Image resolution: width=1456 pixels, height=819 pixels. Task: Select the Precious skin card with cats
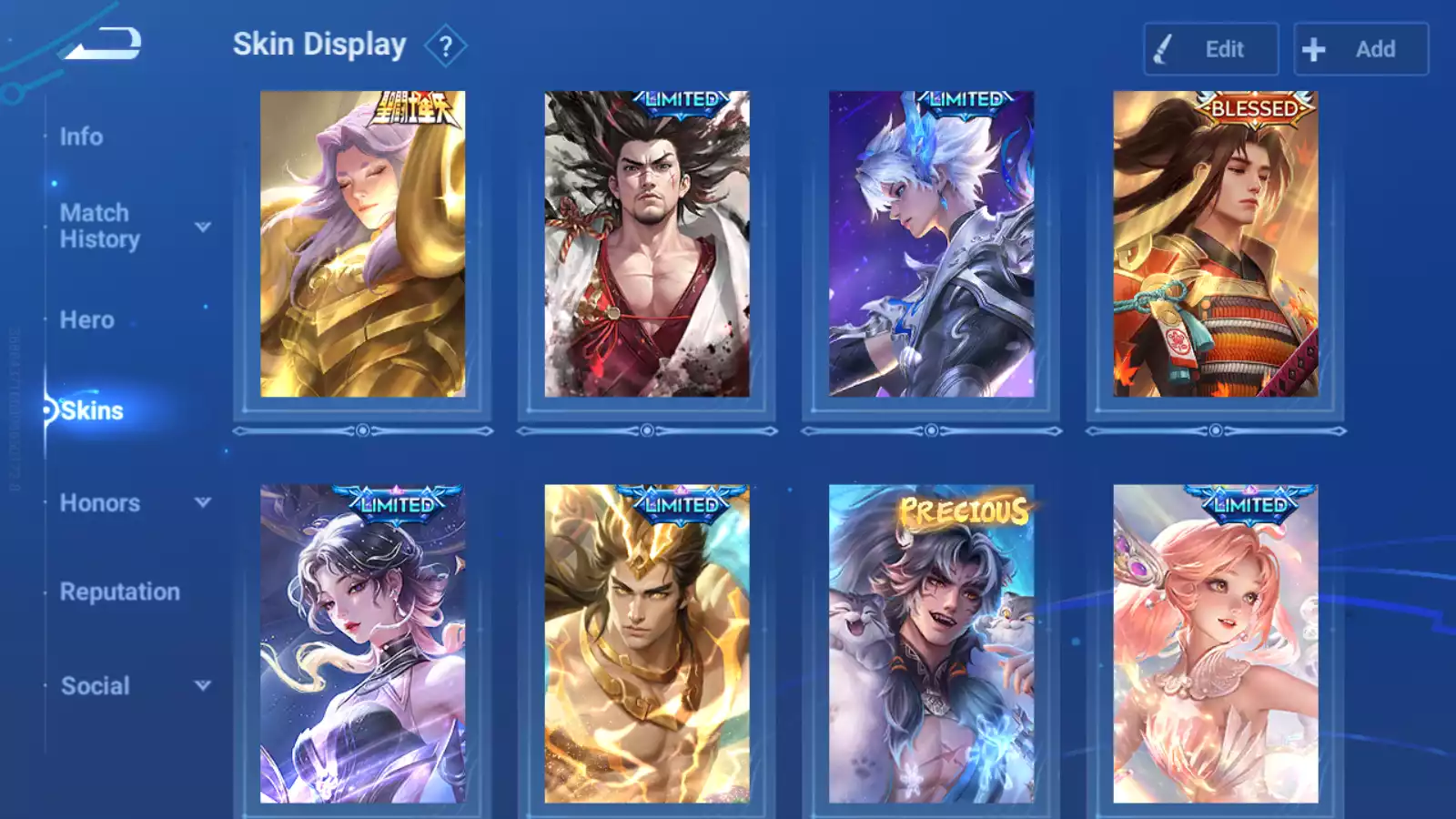point(931,643)
